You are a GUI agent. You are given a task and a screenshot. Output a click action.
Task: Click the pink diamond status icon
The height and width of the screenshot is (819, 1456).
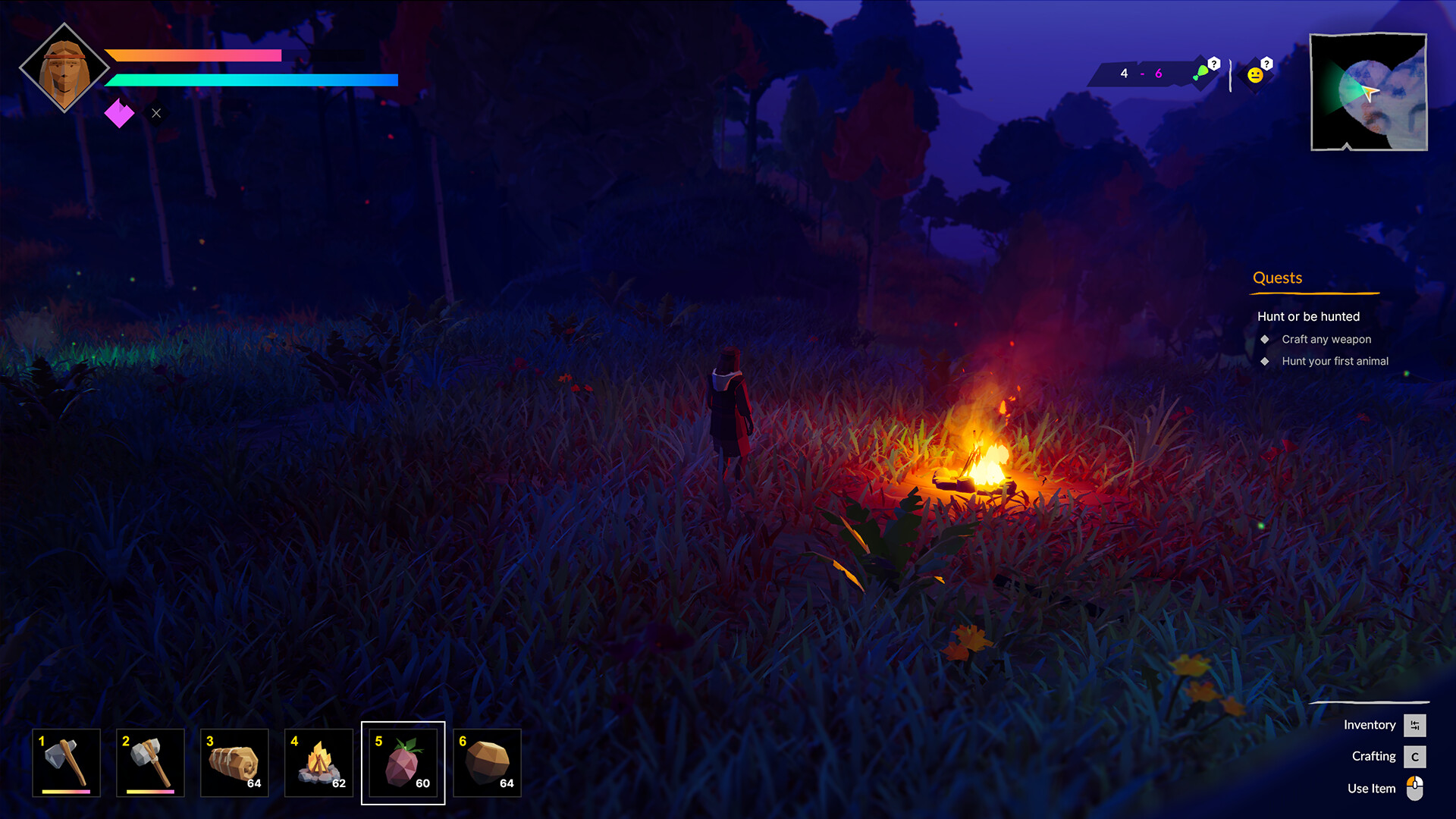(119, 114)
